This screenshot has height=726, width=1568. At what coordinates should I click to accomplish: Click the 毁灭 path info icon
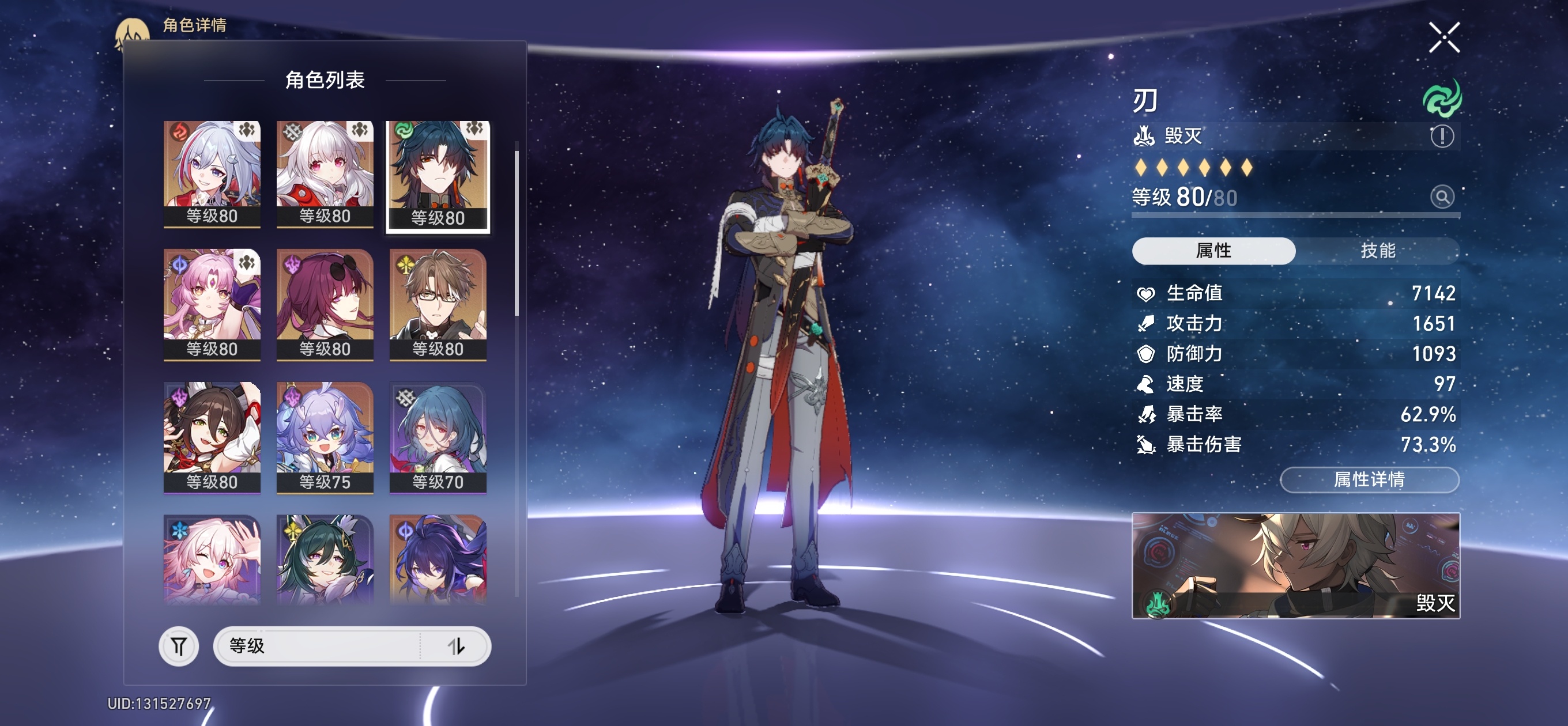pyautogui.click(x=1441, y=136)
